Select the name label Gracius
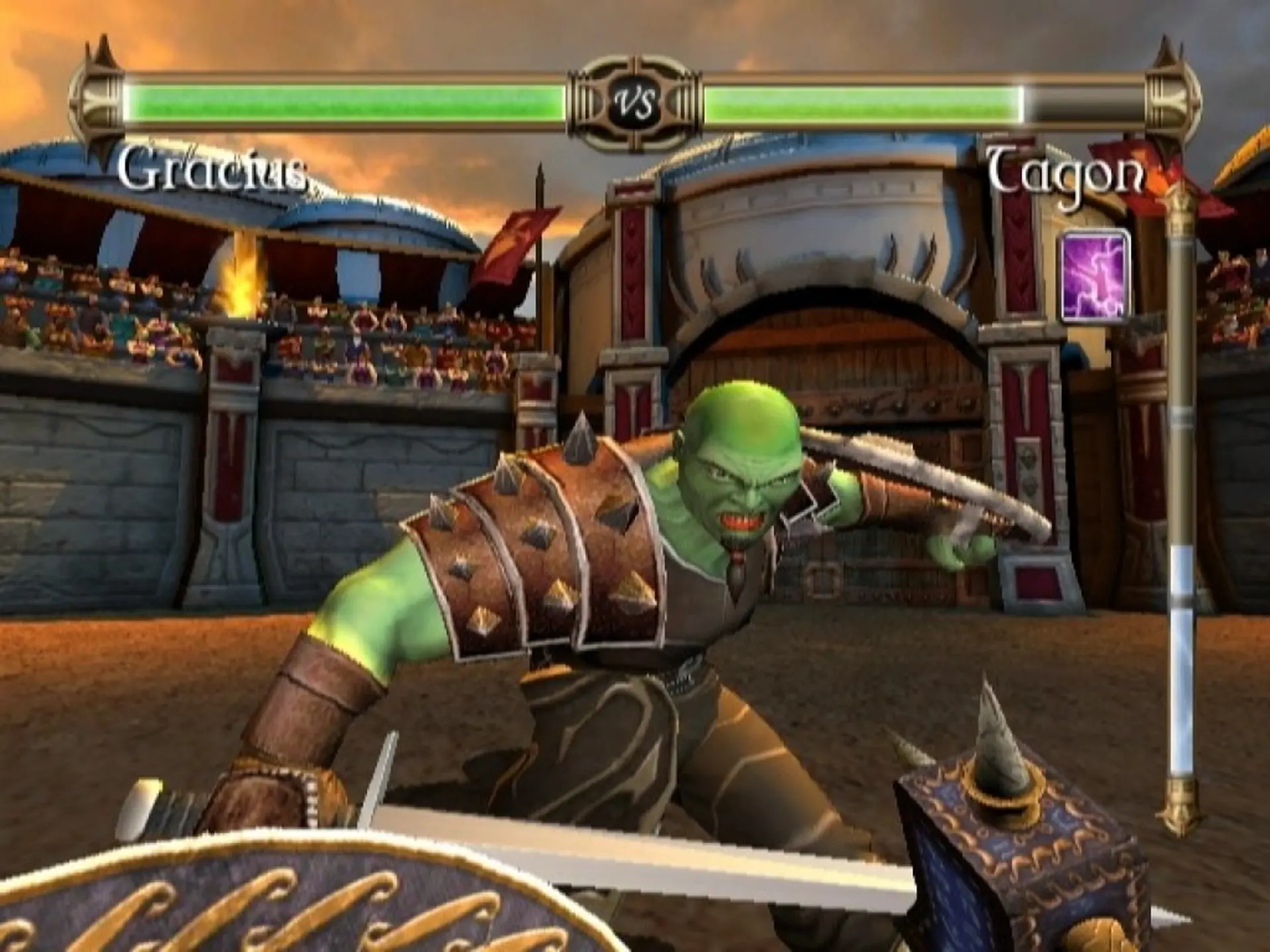The image size is (1270, 952). (x=212, y=173)
